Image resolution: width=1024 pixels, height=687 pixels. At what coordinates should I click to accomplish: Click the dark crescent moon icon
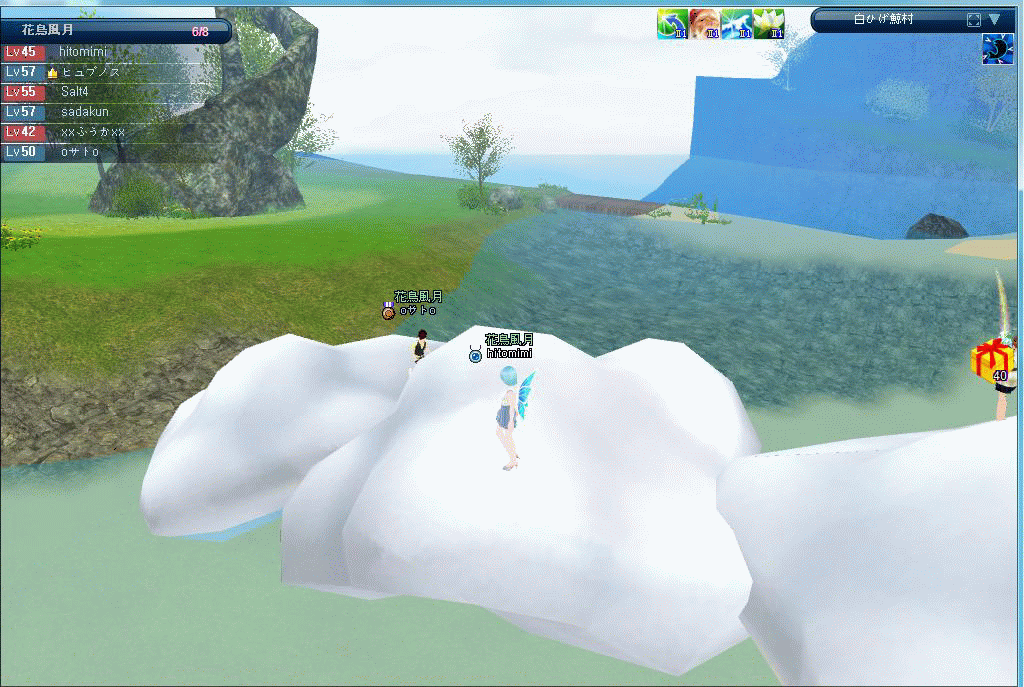[x=997, y=49]
